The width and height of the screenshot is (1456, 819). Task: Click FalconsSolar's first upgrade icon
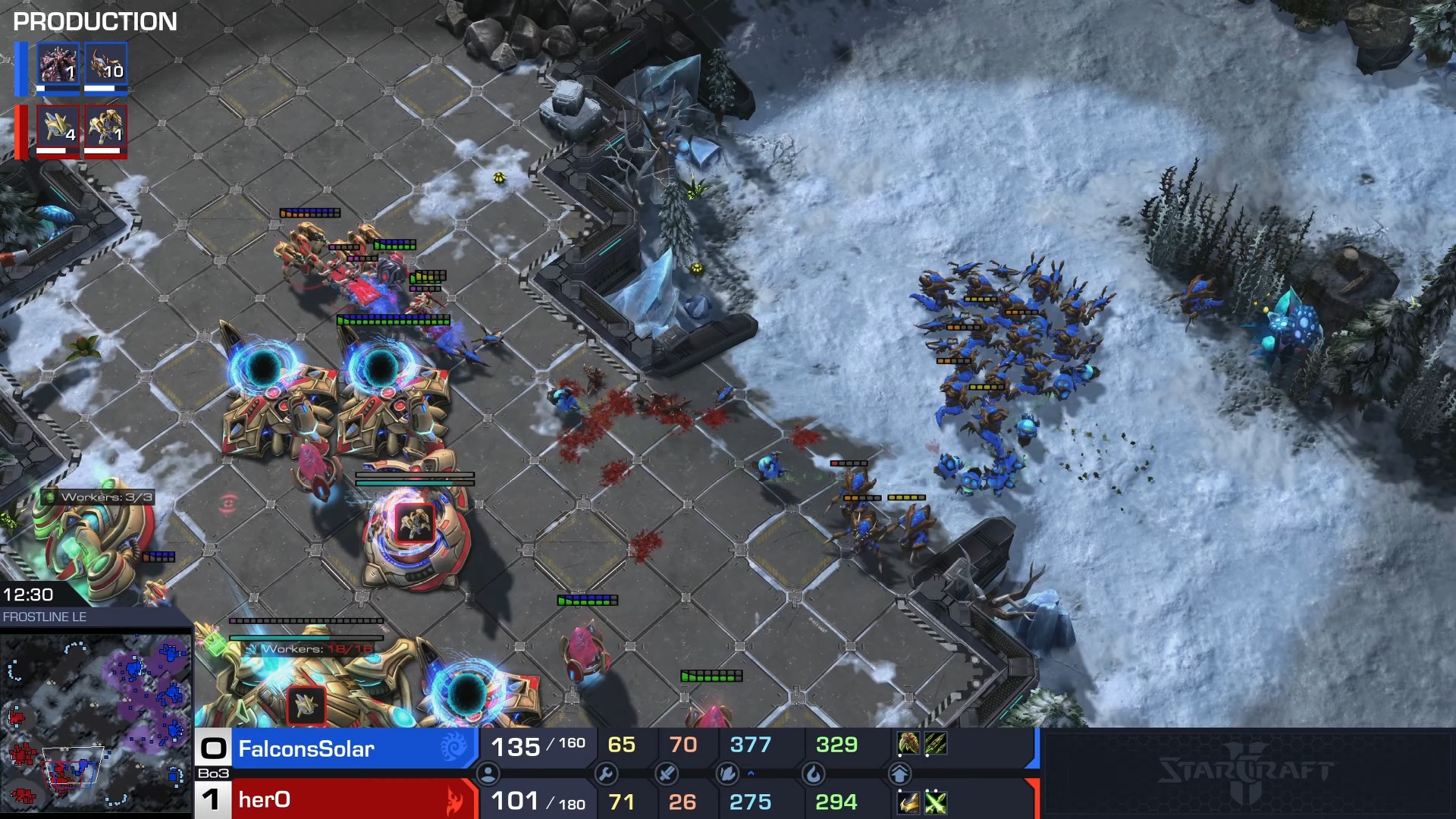tap(908, 744)
